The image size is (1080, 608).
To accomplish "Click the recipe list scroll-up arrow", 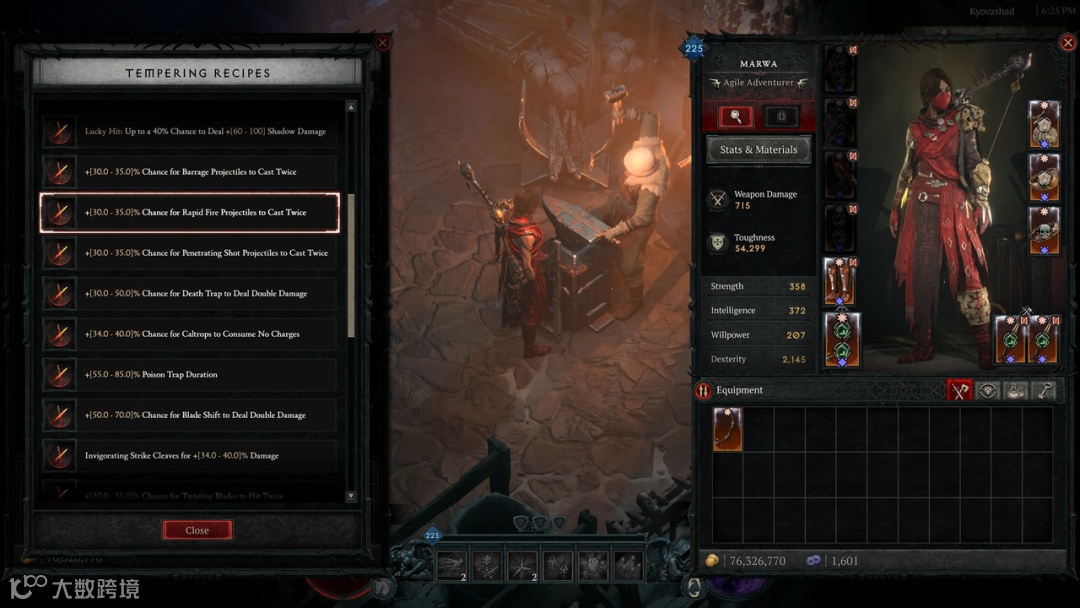I will tap(351, 107).
